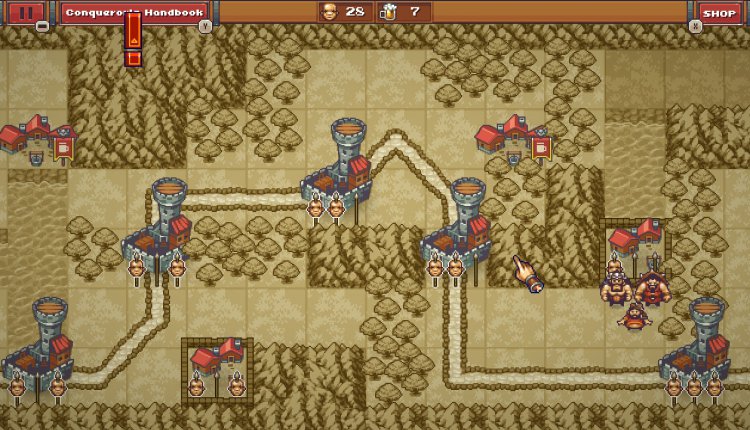Open the Conqueror's Handbook
The width and height of the screenshot is (750, 430).
(x=134, y=13)
